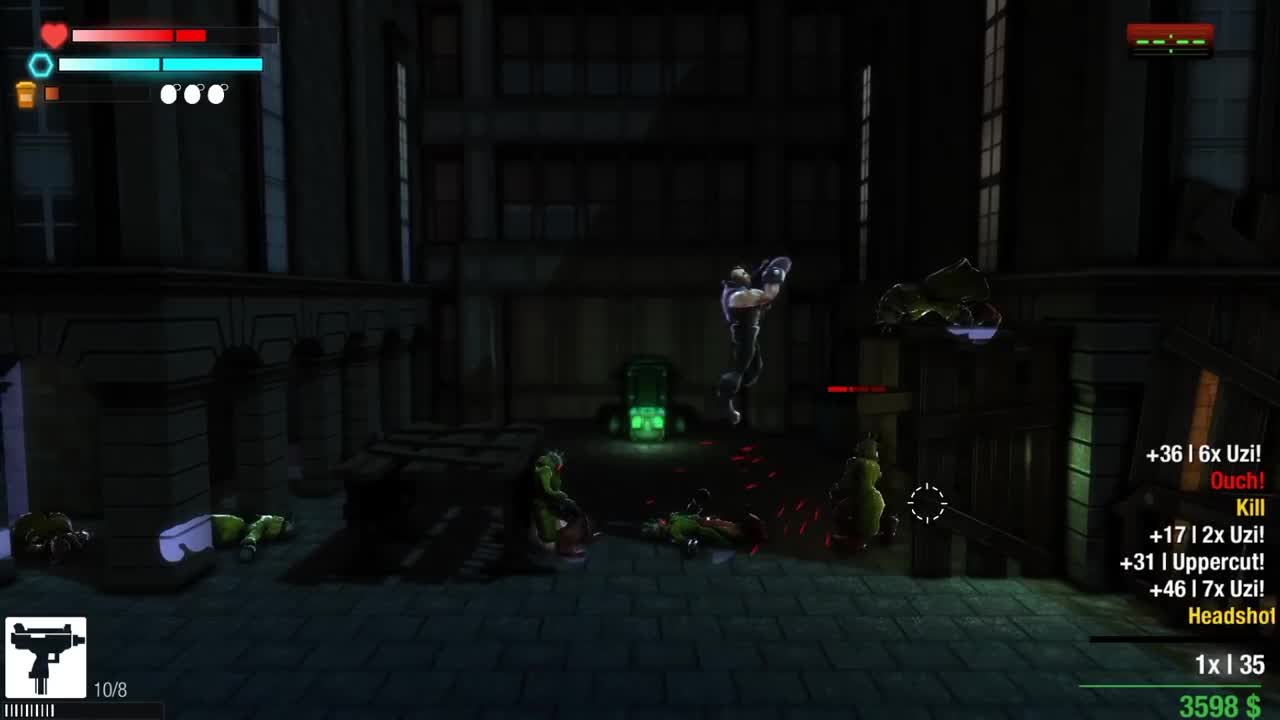Click the third grenade counter icon
This screenshot has width=1280, height=720.
215,93
